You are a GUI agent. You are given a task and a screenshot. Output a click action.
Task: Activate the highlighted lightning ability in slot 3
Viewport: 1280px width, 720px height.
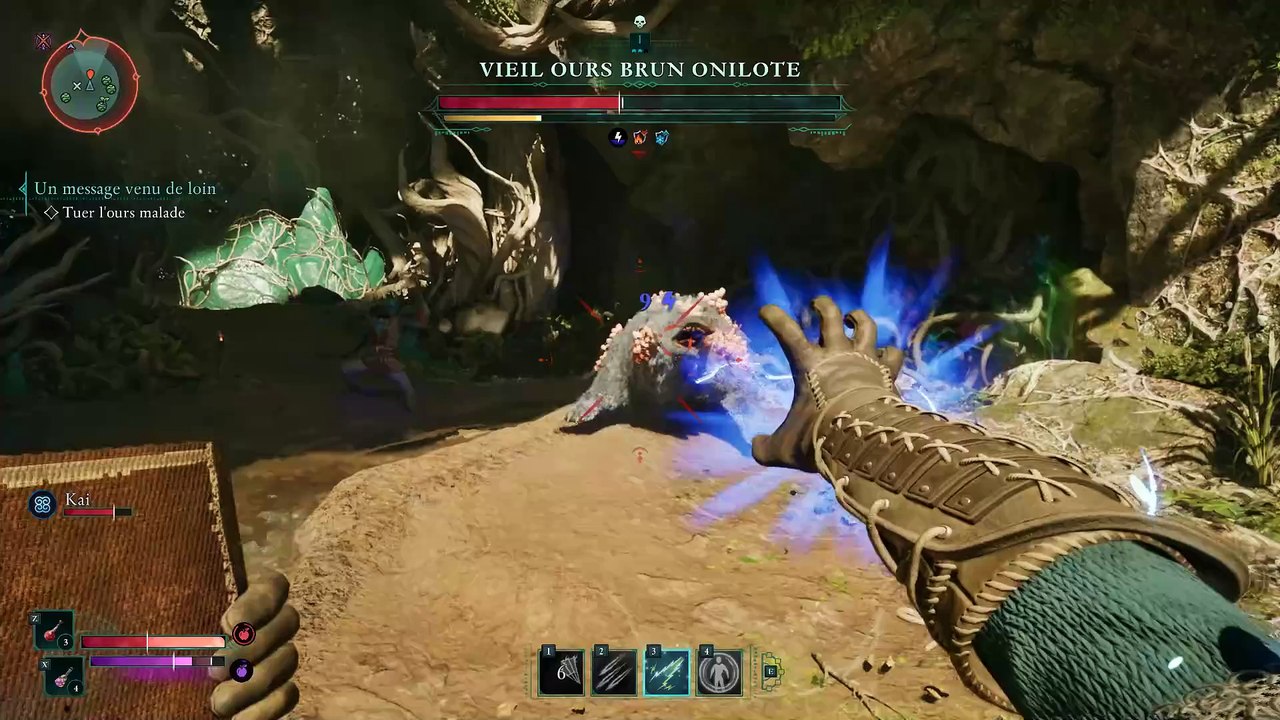point(667,672)
